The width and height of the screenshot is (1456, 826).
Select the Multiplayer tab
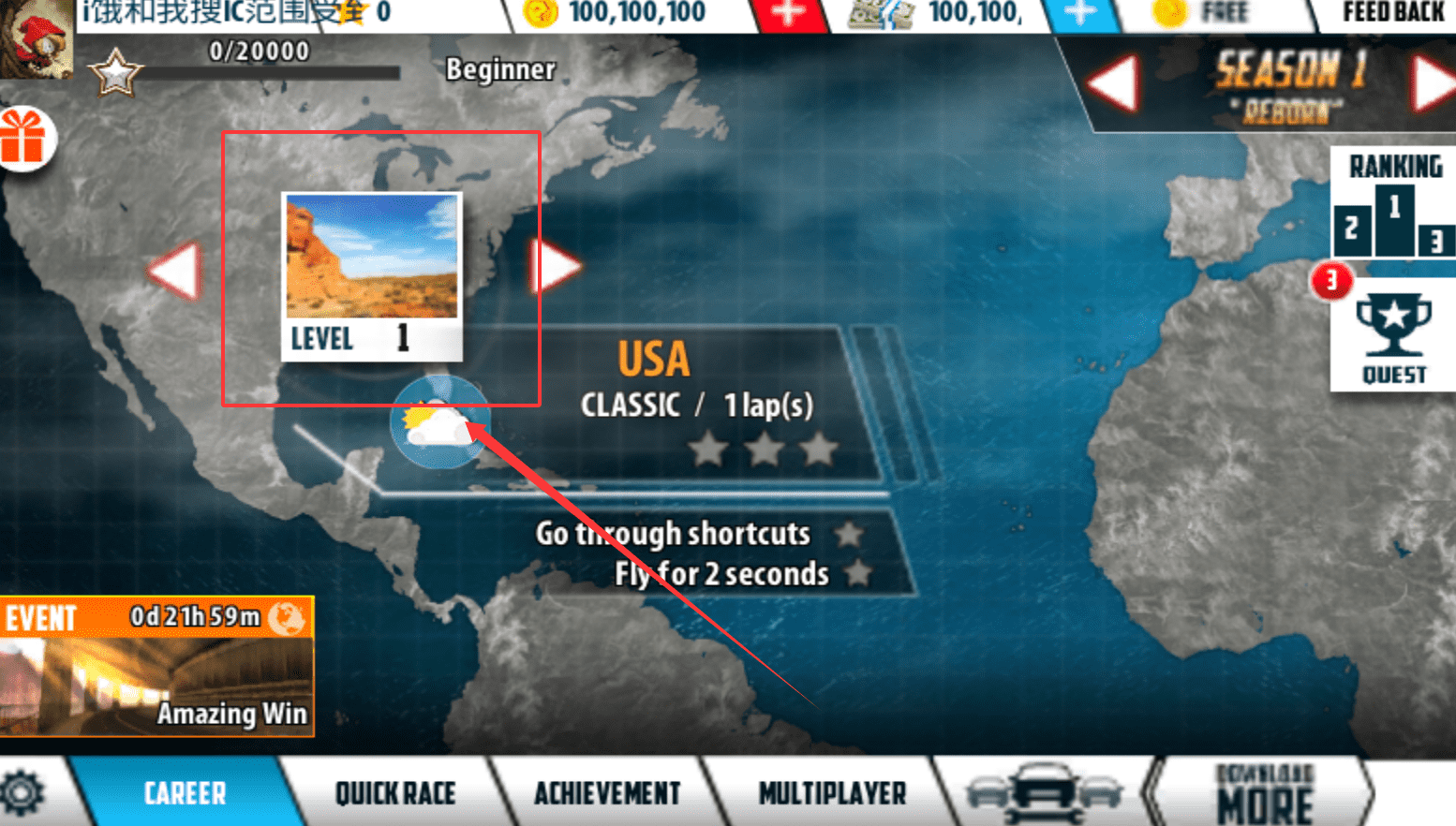832,793
